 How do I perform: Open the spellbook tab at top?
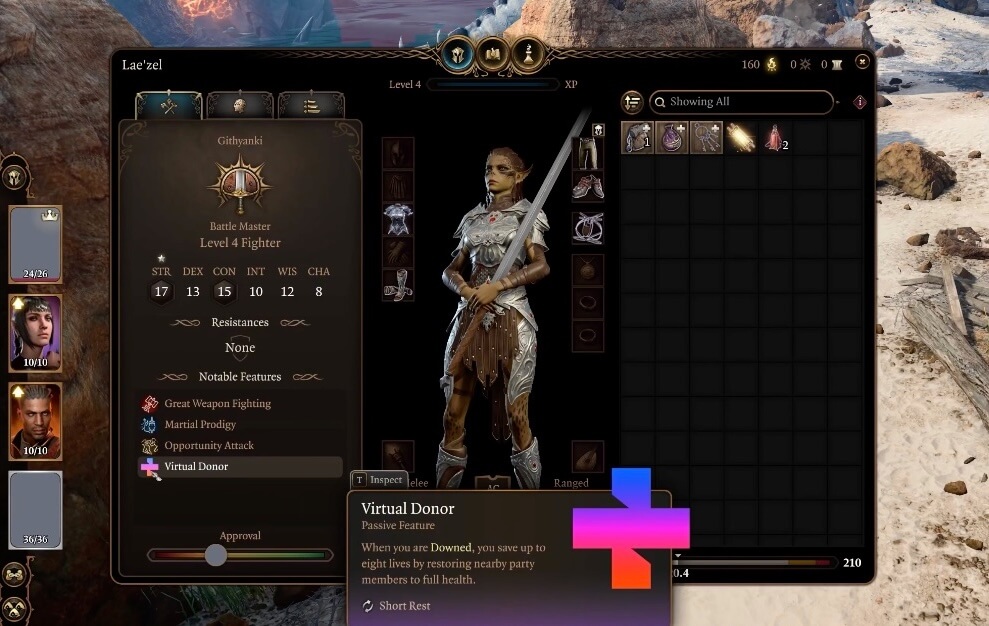(x=492, y=53)
